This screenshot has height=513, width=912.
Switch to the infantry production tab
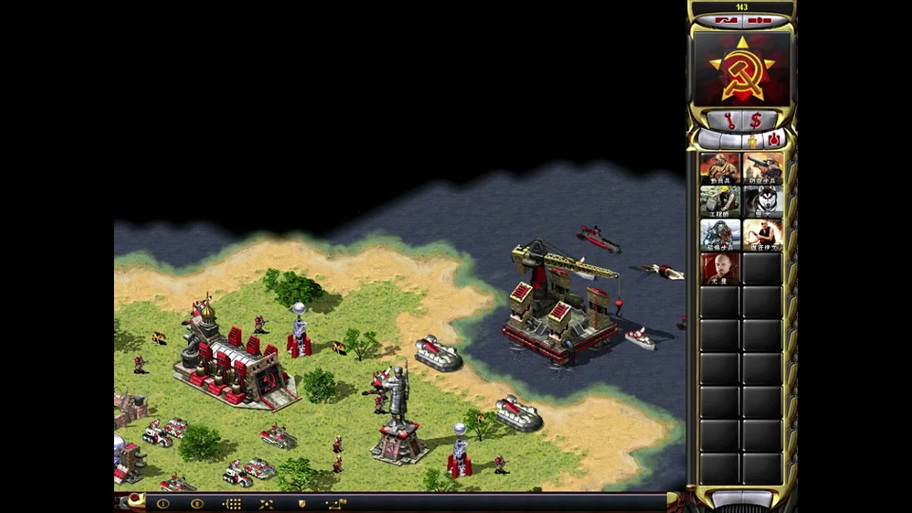tap(753, 140)
